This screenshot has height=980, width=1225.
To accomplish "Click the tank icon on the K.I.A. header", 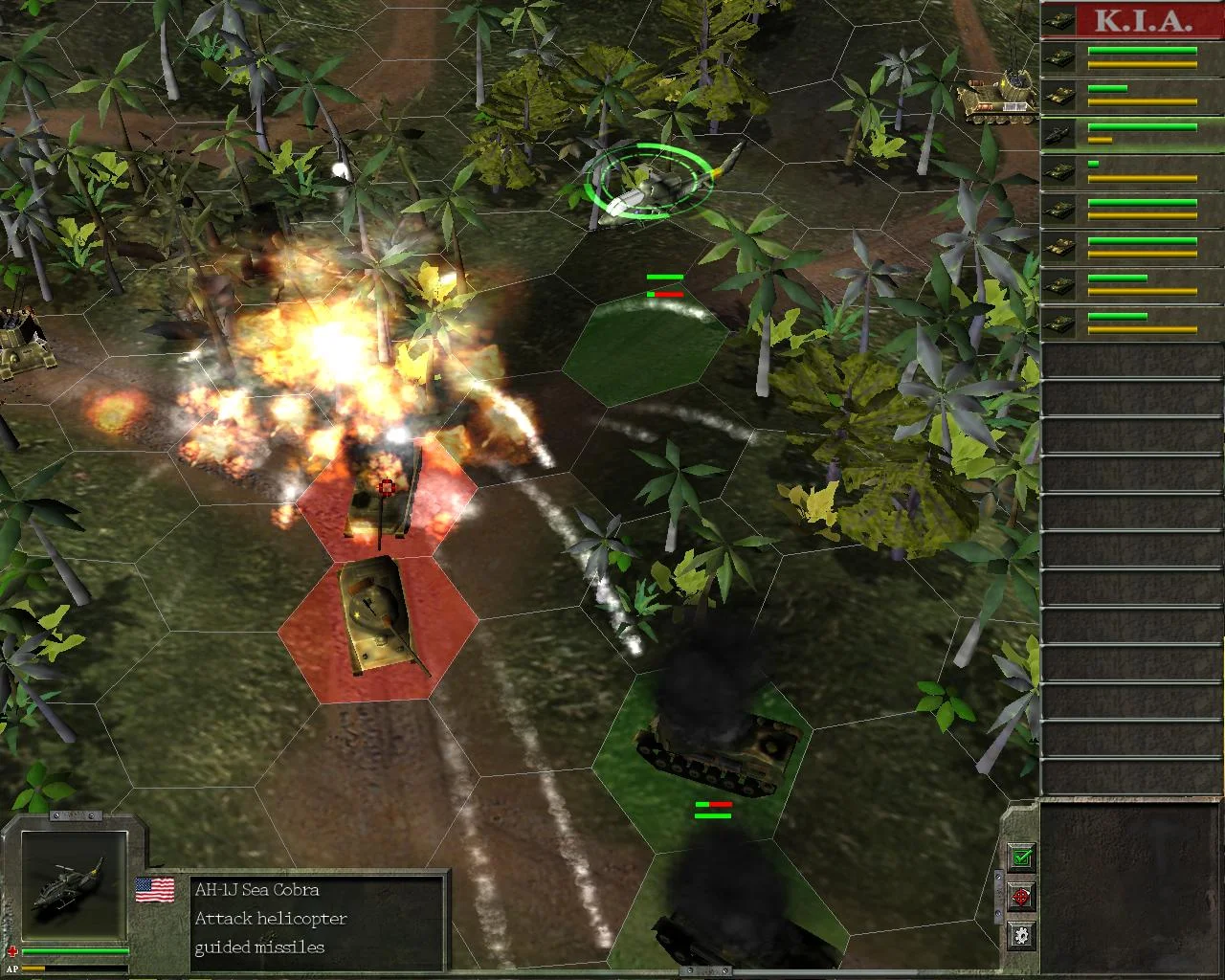I will [1060, 20].
